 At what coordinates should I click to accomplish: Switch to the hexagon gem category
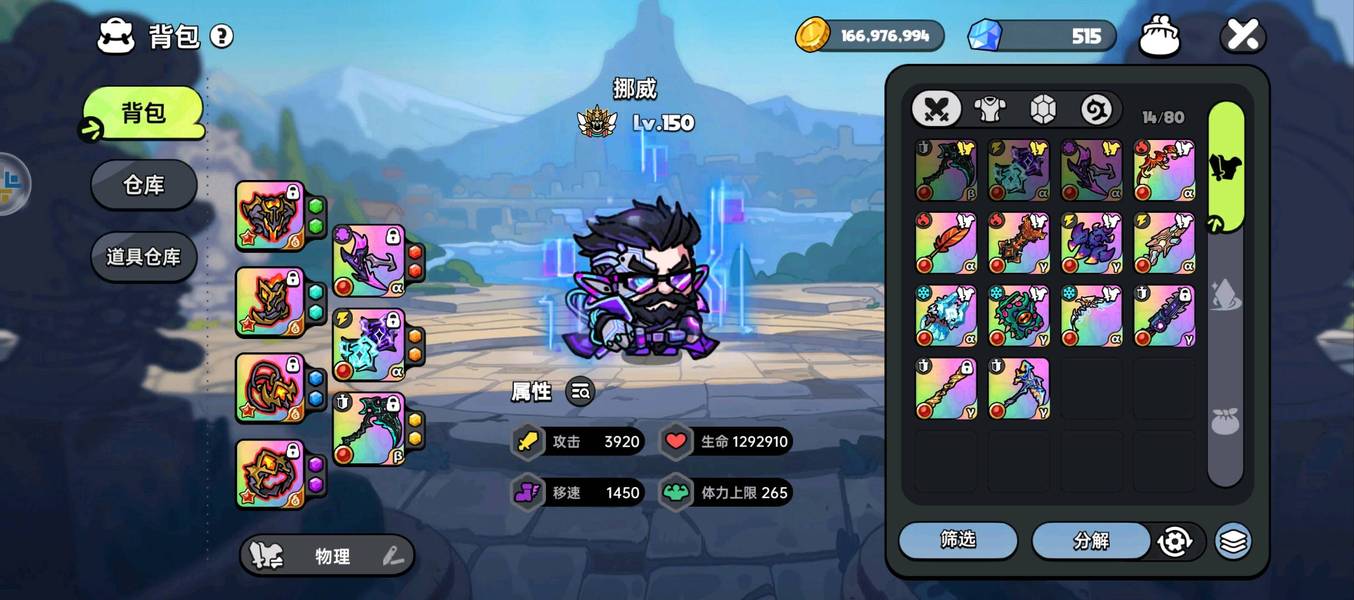click(x=1043, y=109)
